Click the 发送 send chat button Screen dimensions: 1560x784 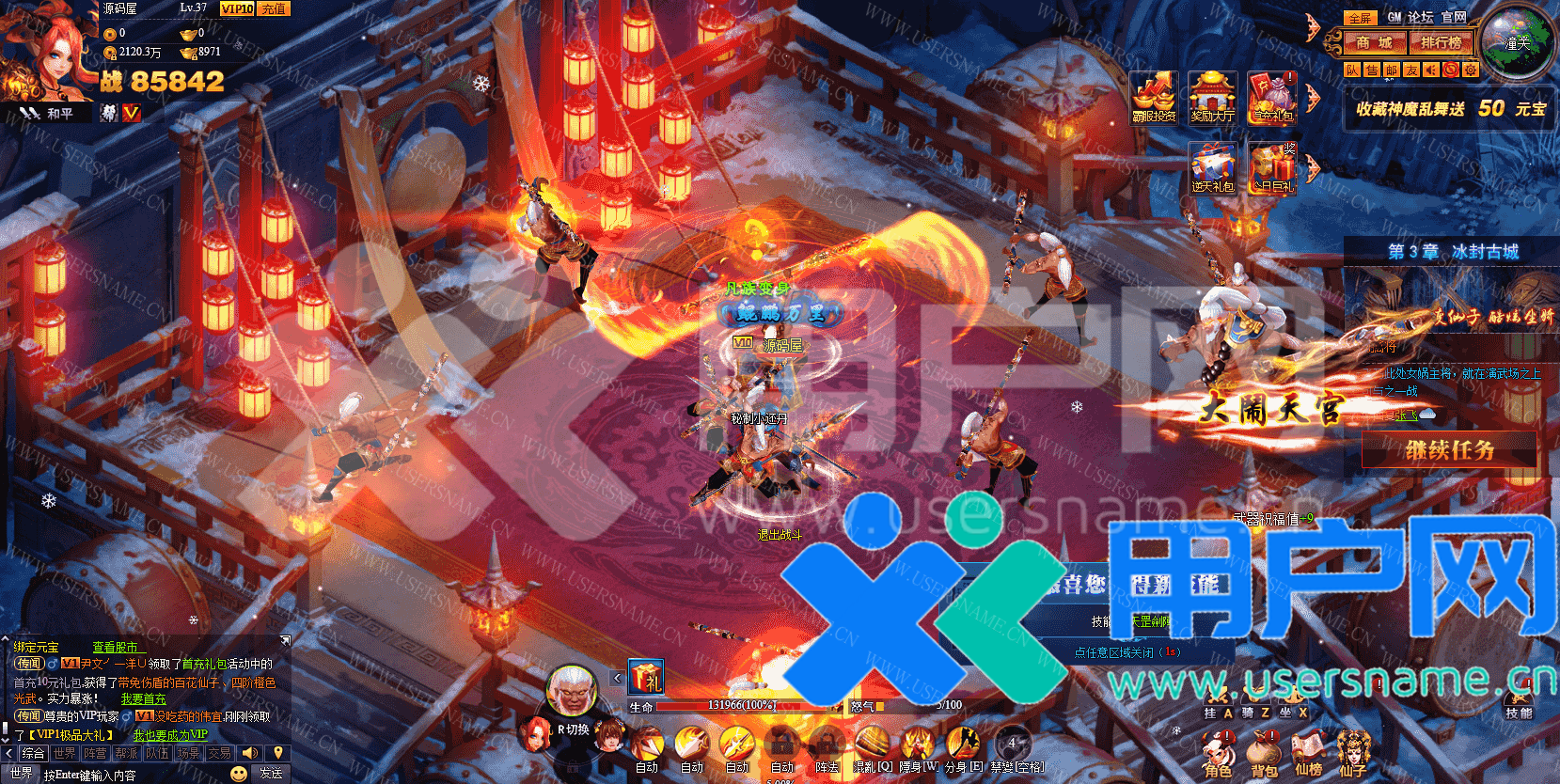tap(271, 774)
